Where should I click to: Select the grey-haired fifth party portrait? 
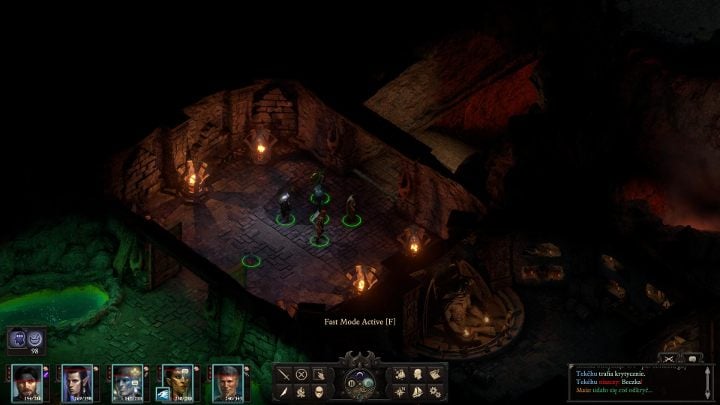click(227, 382)
